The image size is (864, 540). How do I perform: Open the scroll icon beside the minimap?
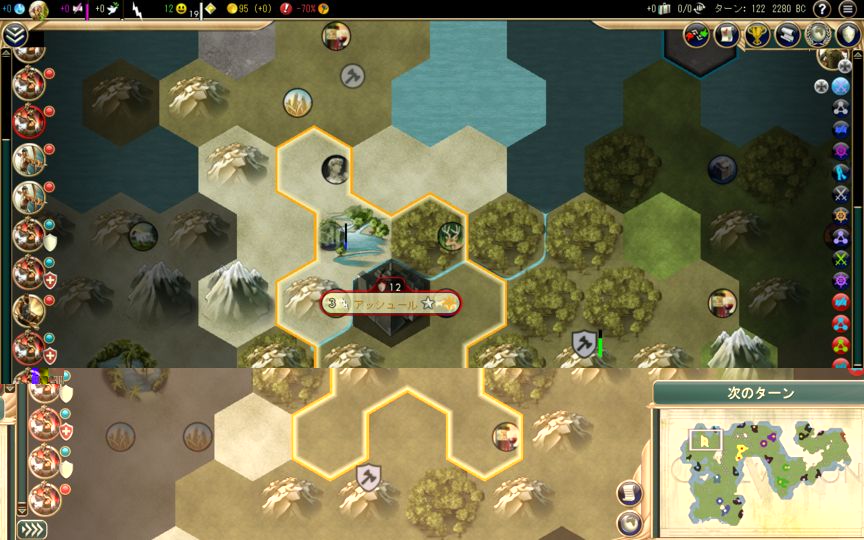629,492
